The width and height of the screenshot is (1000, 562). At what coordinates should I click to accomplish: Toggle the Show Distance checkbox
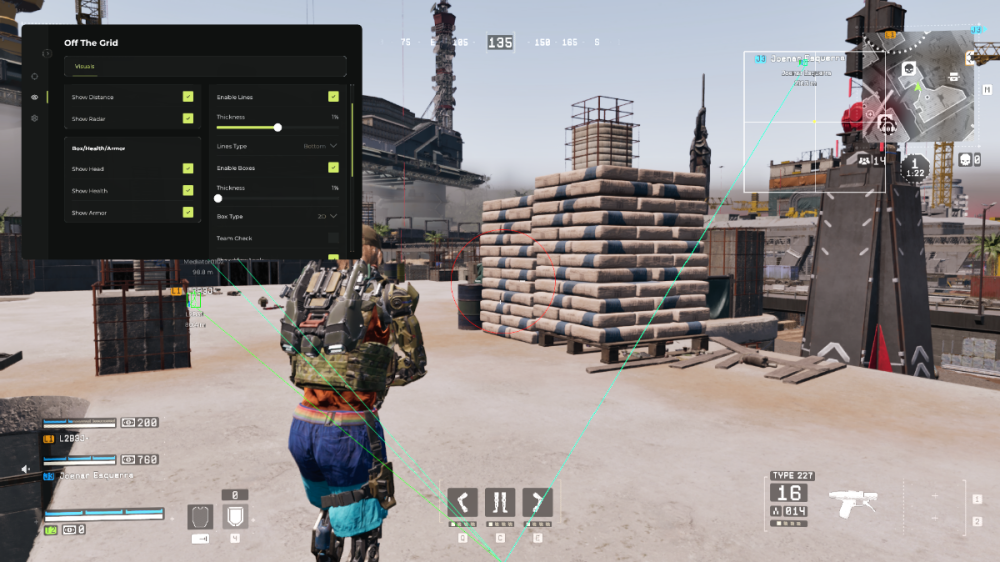pos(188,97)
